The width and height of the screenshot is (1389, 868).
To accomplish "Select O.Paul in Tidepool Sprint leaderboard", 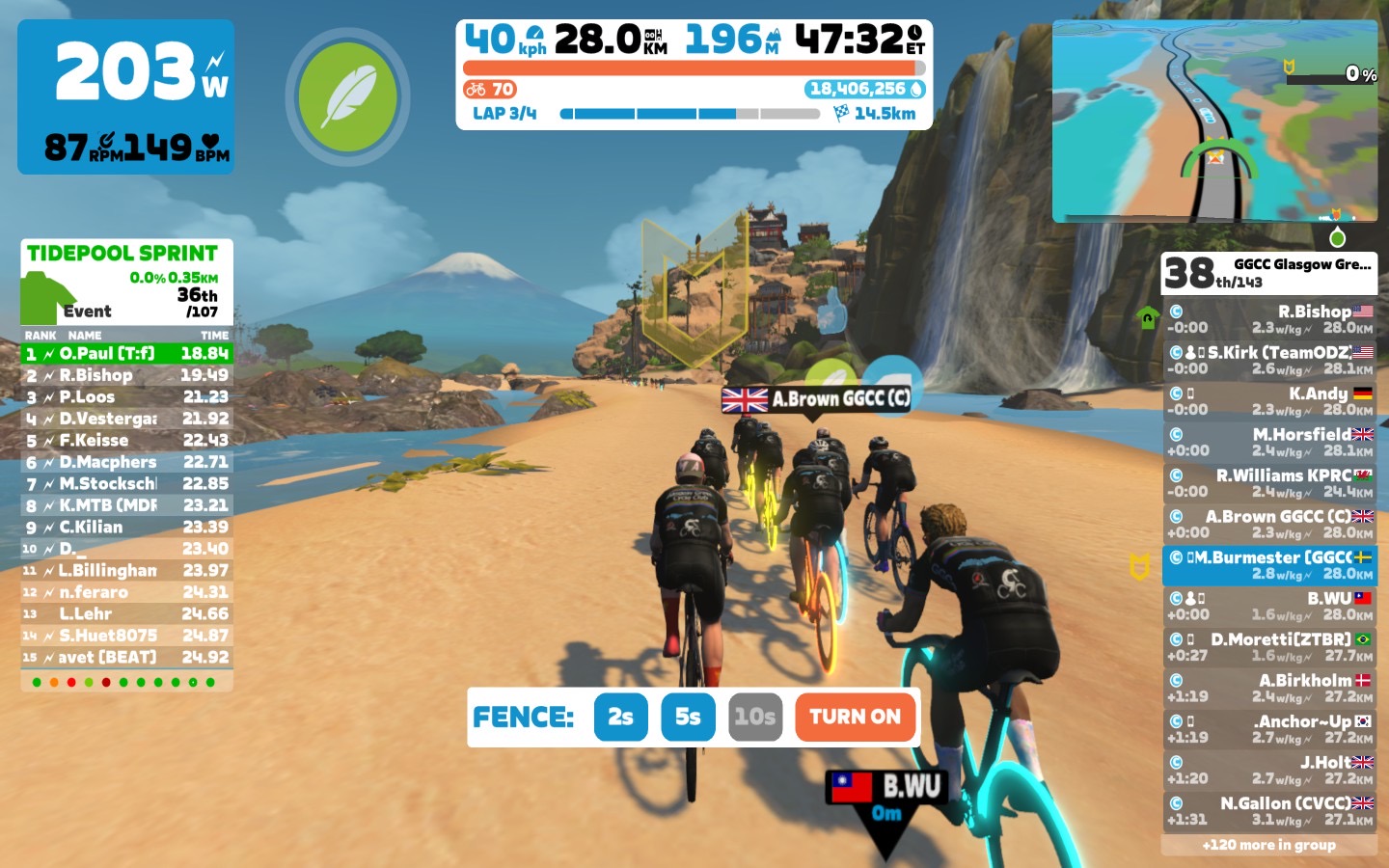I will coord(126,354).
